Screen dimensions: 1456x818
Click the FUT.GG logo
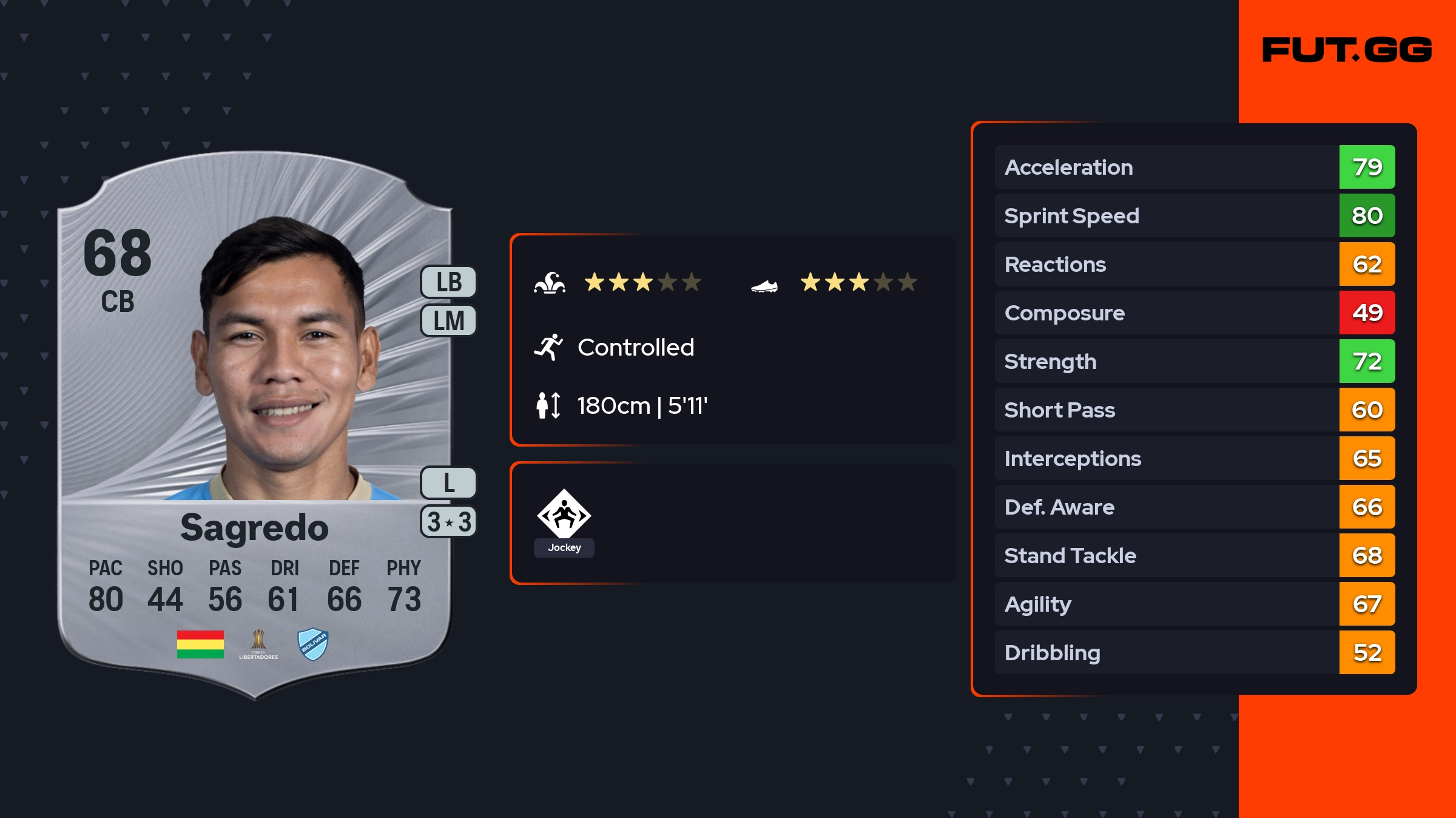pos(1347,50)
